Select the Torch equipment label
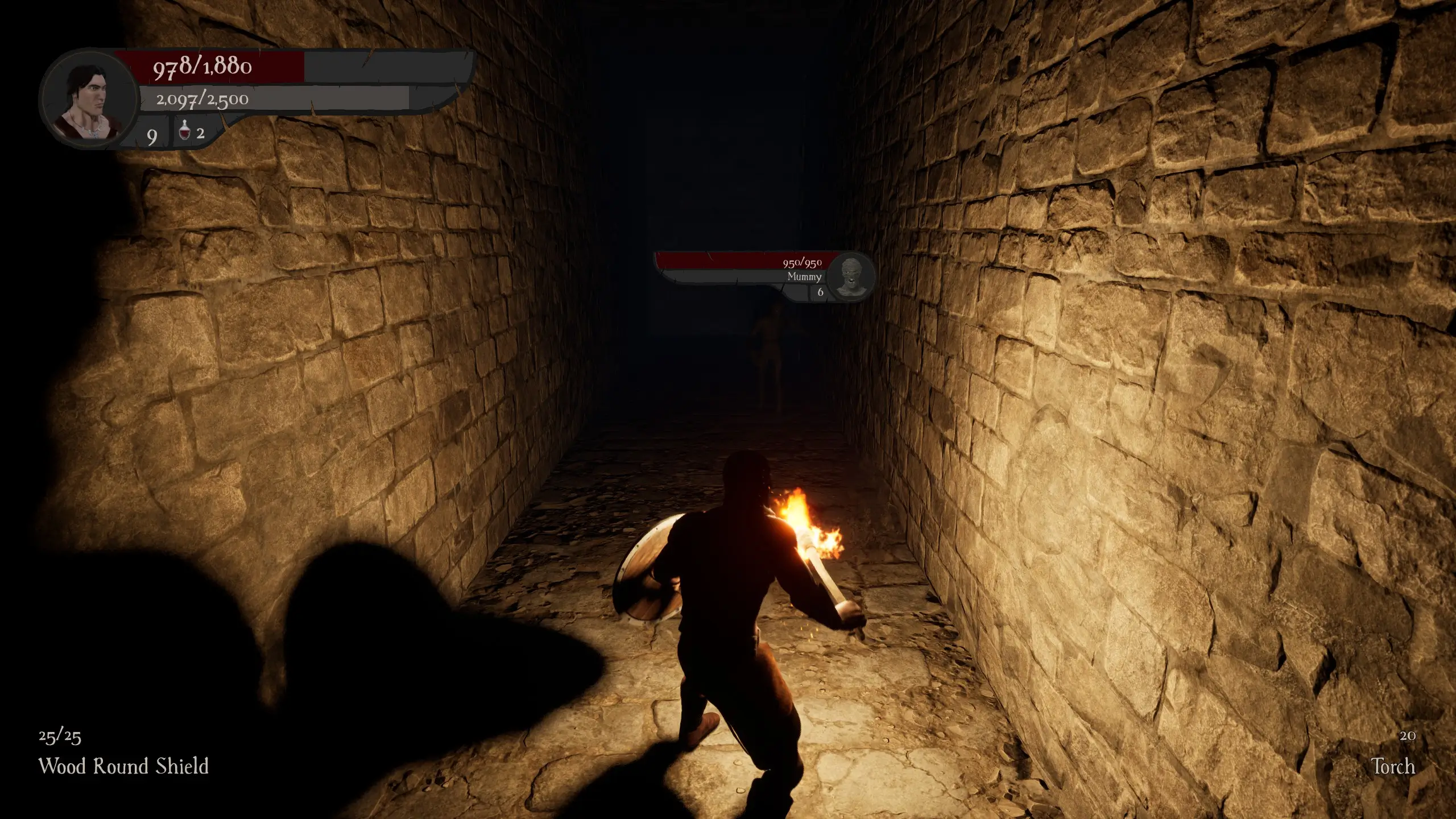The height and width of the screenshot is (819, 1456). (1393, 766)
